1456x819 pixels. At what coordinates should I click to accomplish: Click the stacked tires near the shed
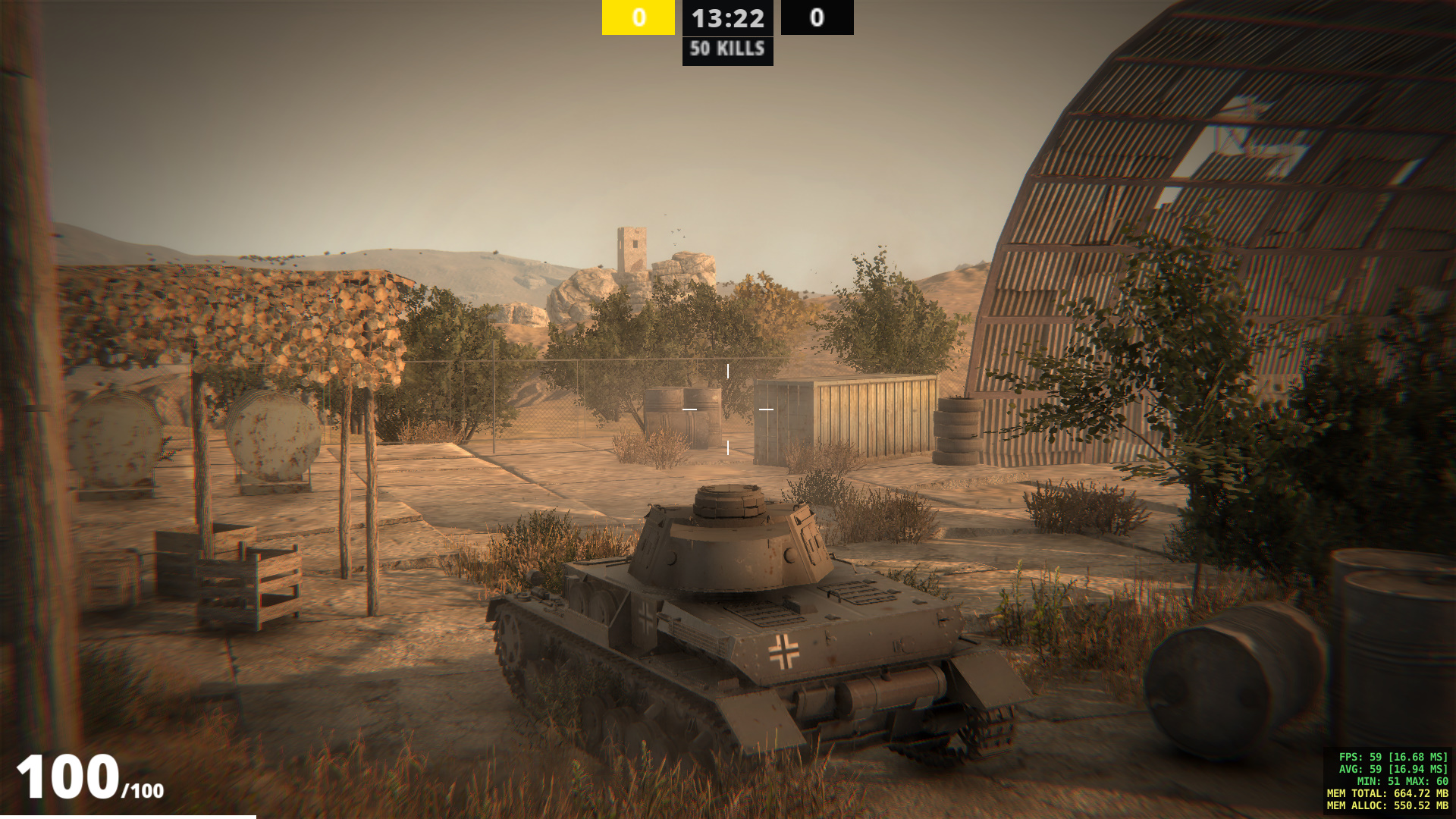pos(957,428)
